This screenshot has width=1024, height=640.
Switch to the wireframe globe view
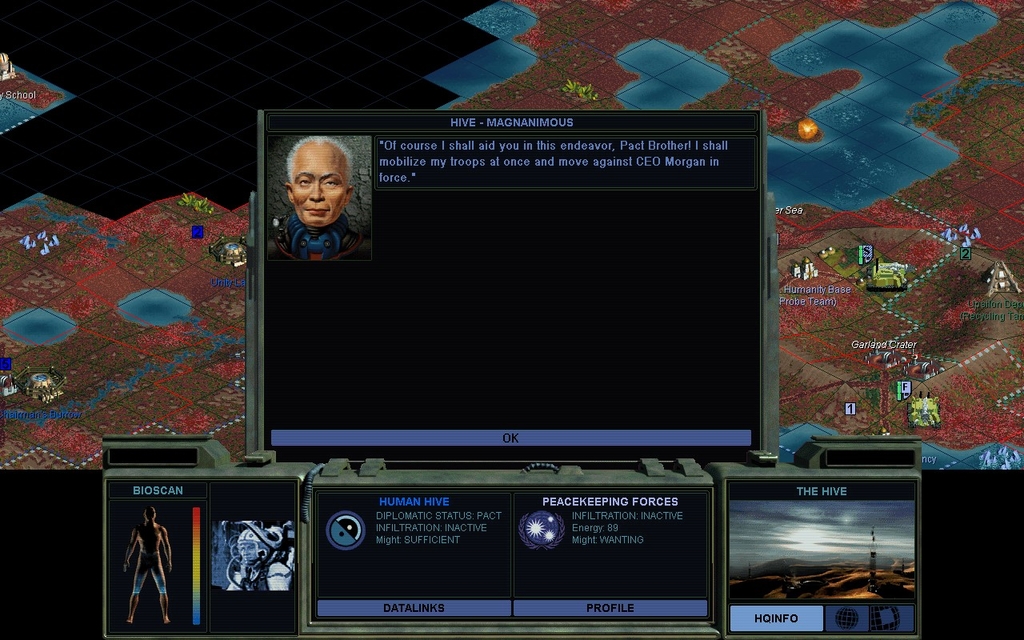tap(846, 618)
